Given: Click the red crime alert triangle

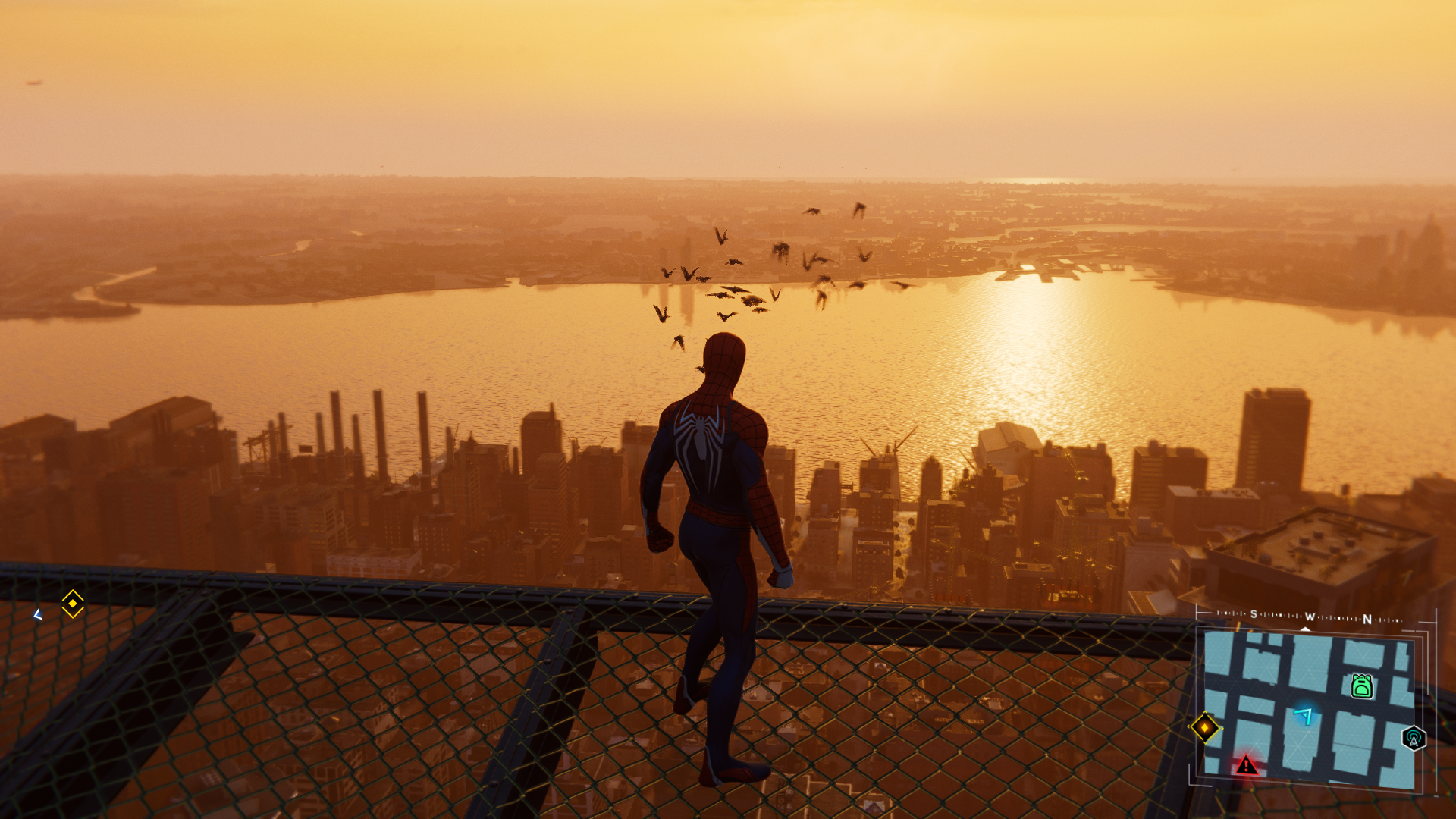Looking at the screenshot, I should [x=1246, y=765].
